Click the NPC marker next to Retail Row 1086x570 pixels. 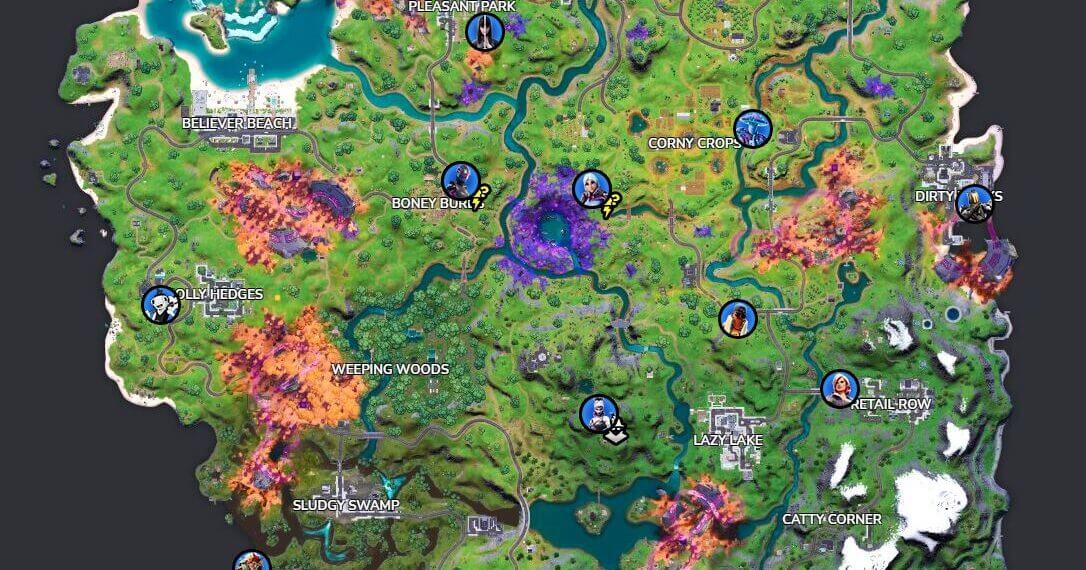[x=839, y=389]
